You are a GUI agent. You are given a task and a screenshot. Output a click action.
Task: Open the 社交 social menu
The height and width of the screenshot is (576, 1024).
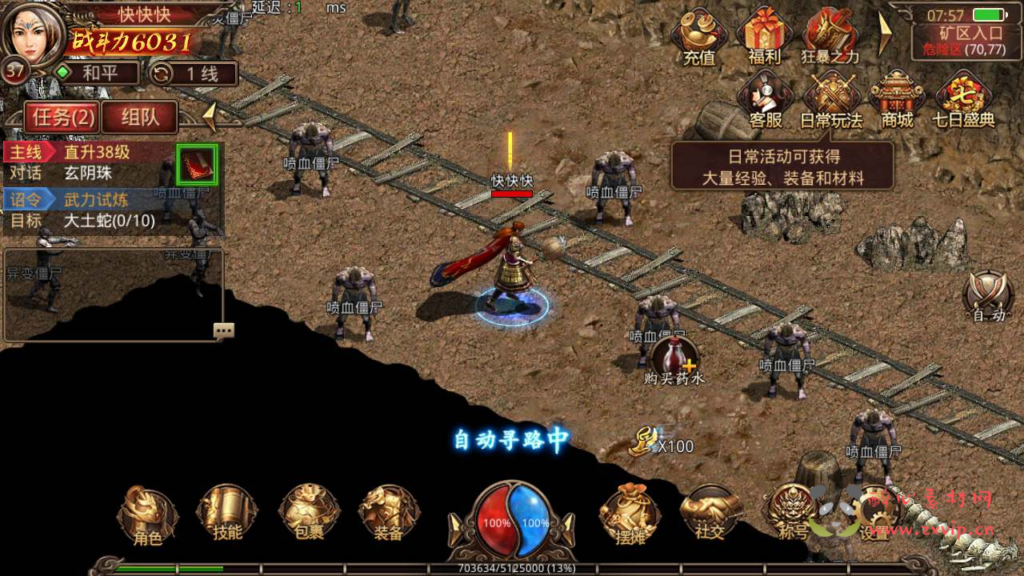710,515
